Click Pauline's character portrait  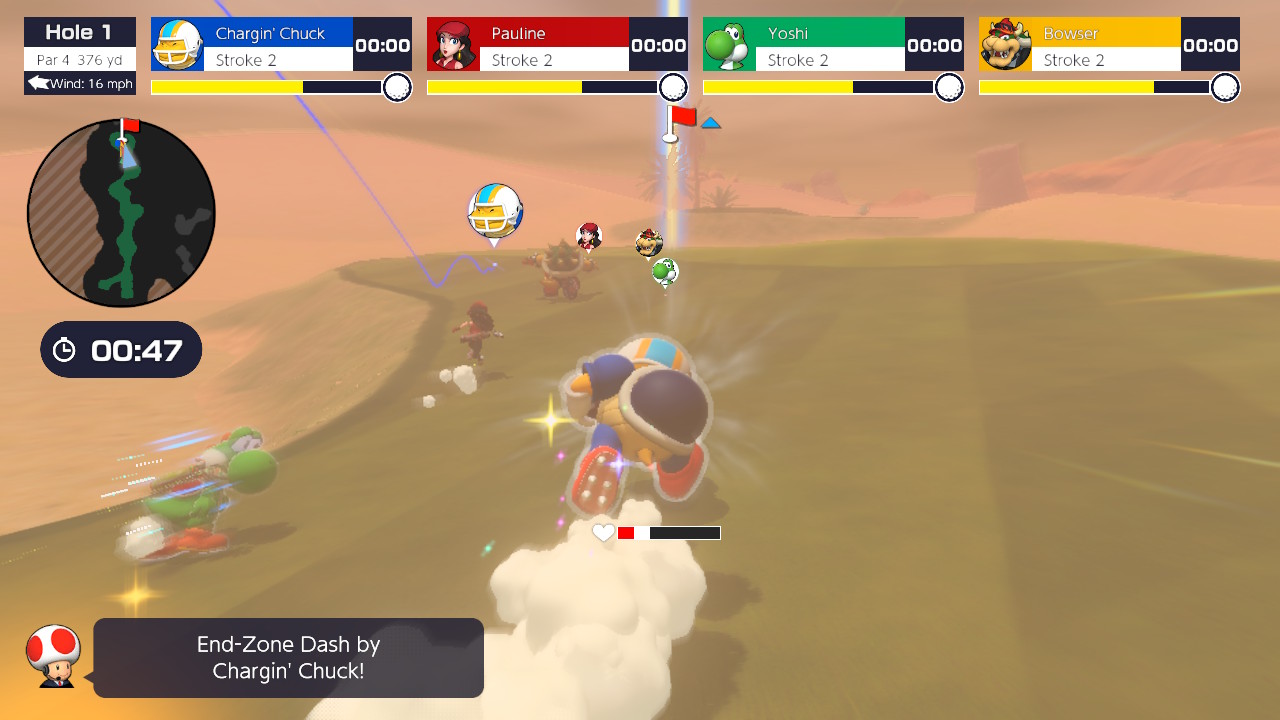pyautogui.click(x=454, y=44)
